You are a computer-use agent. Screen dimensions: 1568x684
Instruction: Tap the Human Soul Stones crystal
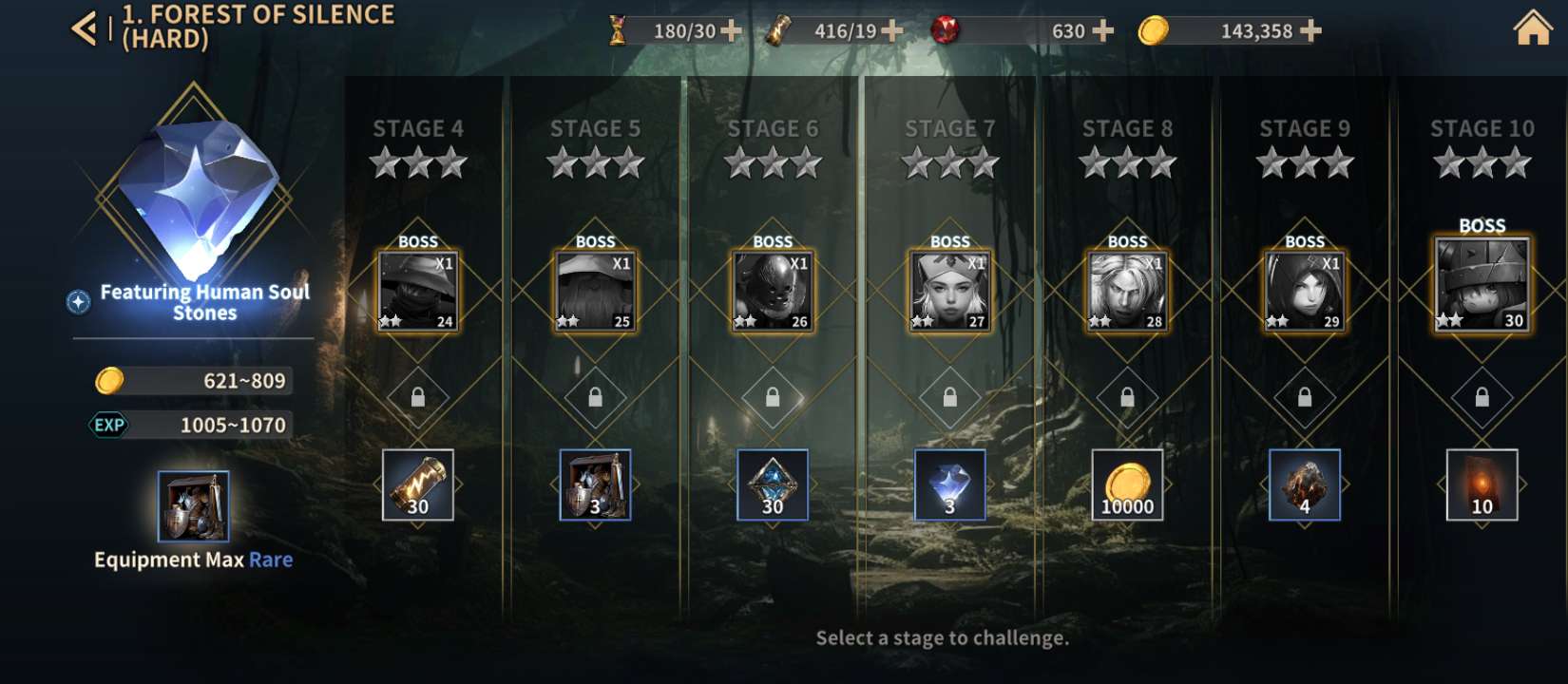pyautogui.click(x=200, y=195)
